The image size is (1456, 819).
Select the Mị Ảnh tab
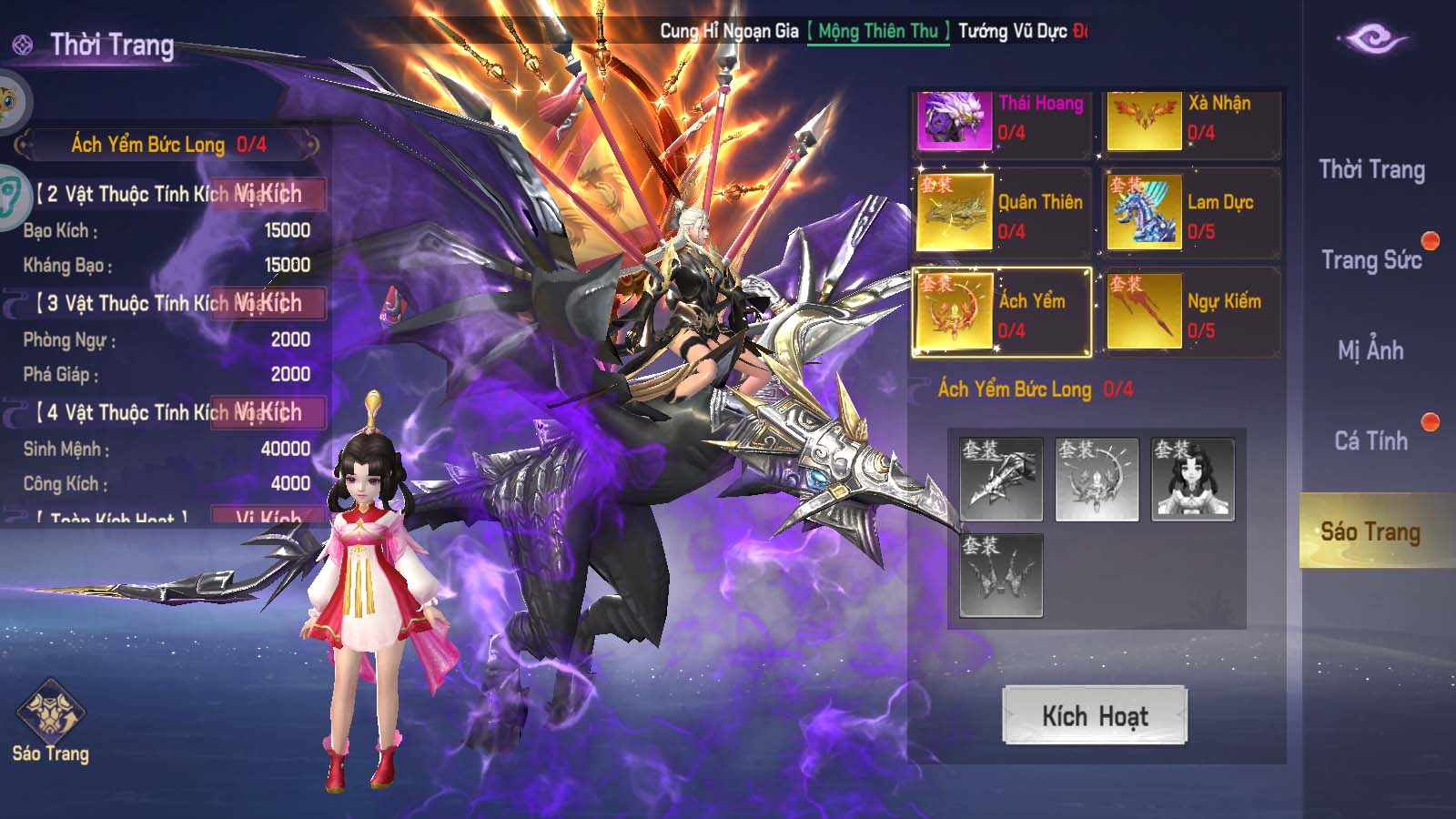(1371, 350)
